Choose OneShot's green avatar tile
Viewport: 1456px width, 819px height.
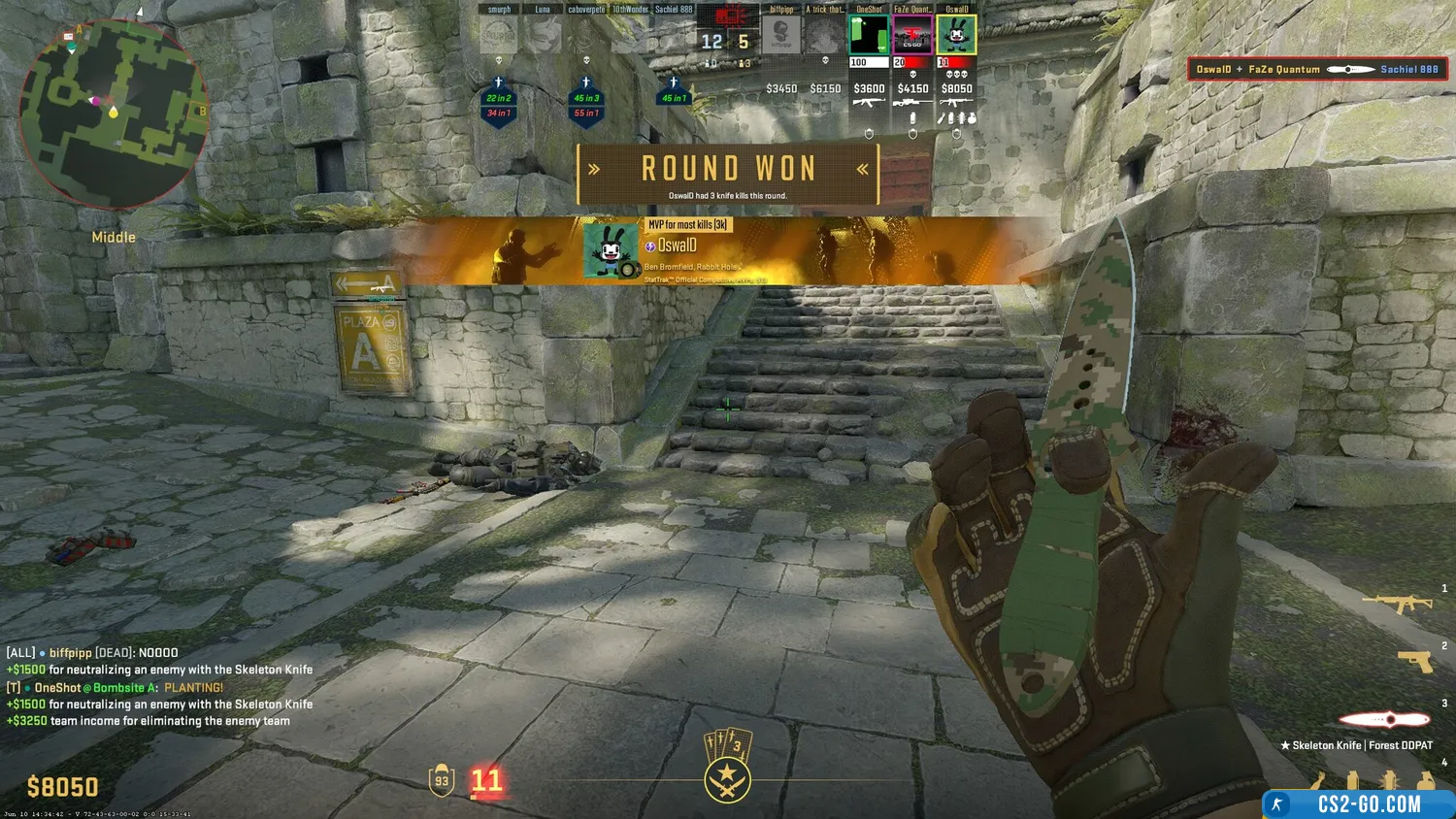pos(869,36)
